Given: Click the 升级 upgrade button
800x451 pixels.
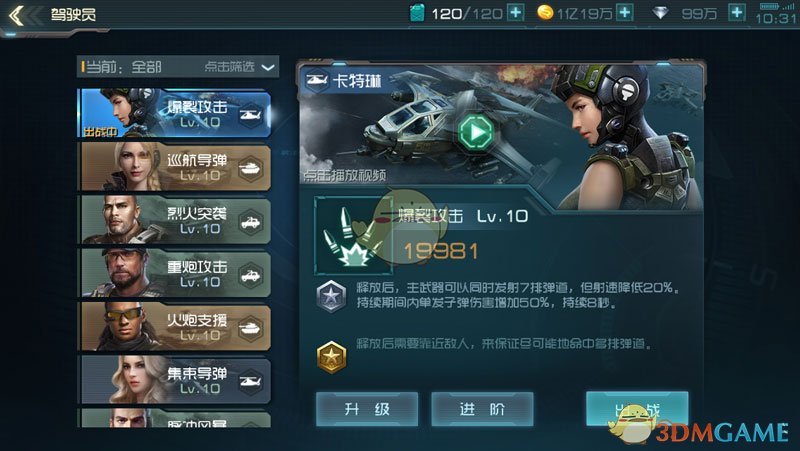Looking at the screenshot, I should point(367,408).
